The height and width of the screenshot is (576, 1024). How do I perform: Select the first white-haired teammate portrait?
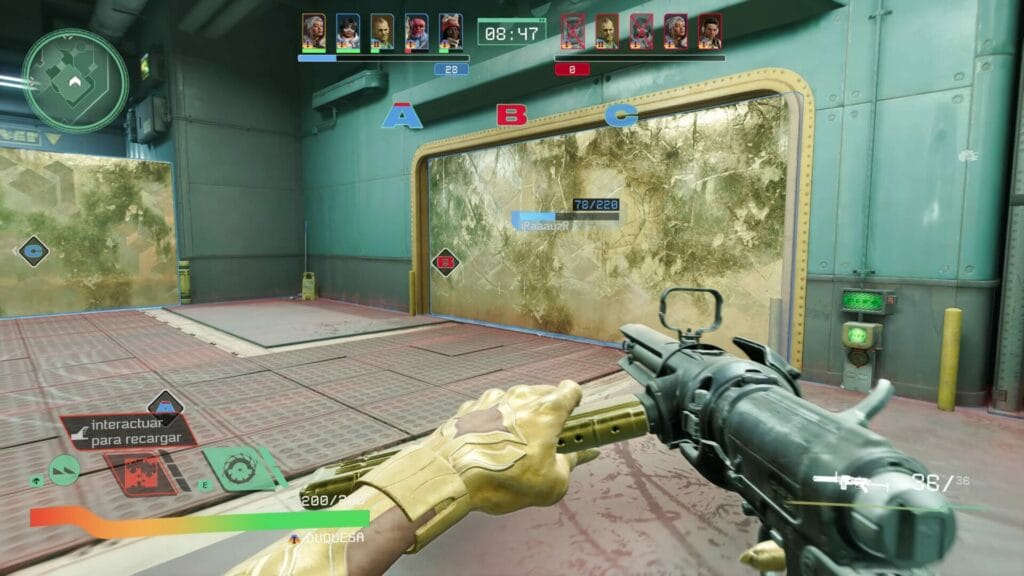click(314, 32)
